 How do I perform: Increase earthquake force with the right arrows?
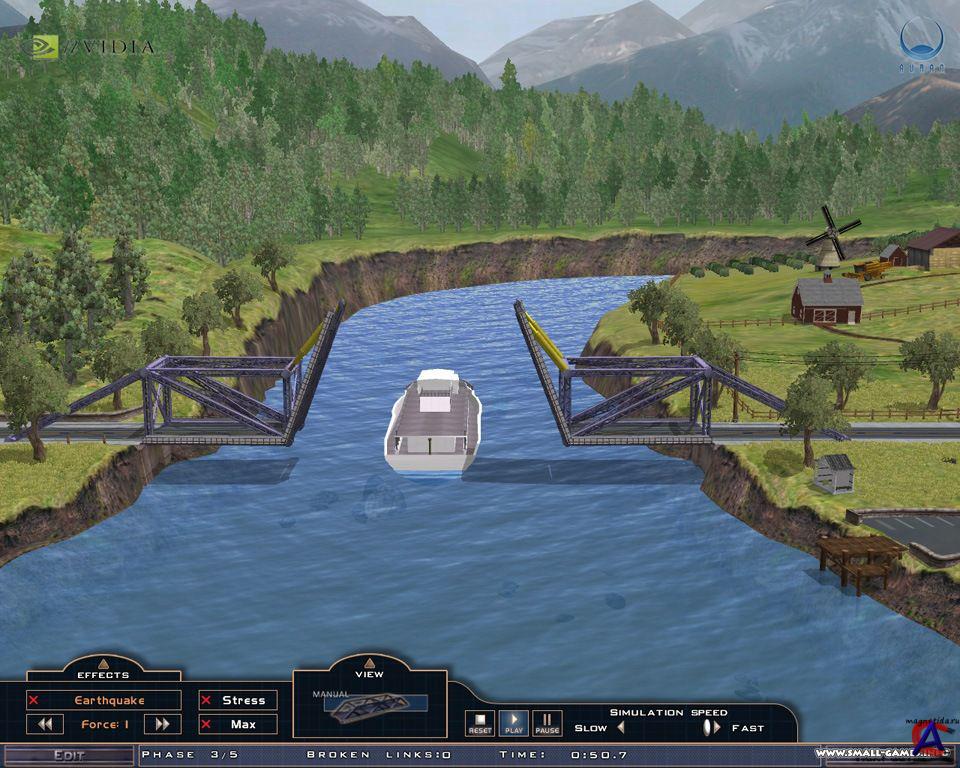click(162, 724)
